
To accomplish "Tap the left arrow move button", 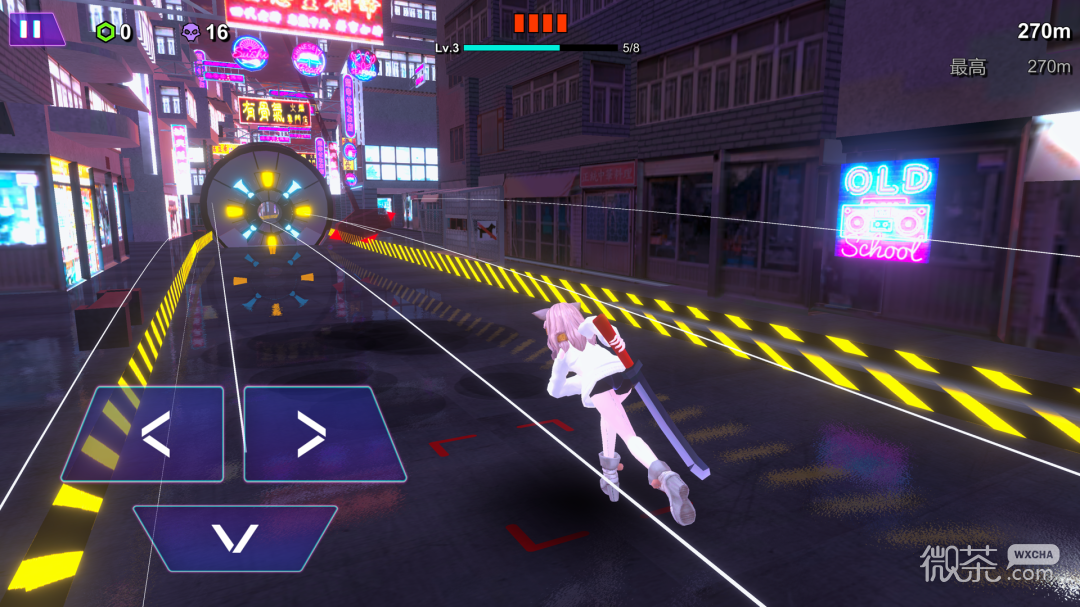I will point(146,435).
